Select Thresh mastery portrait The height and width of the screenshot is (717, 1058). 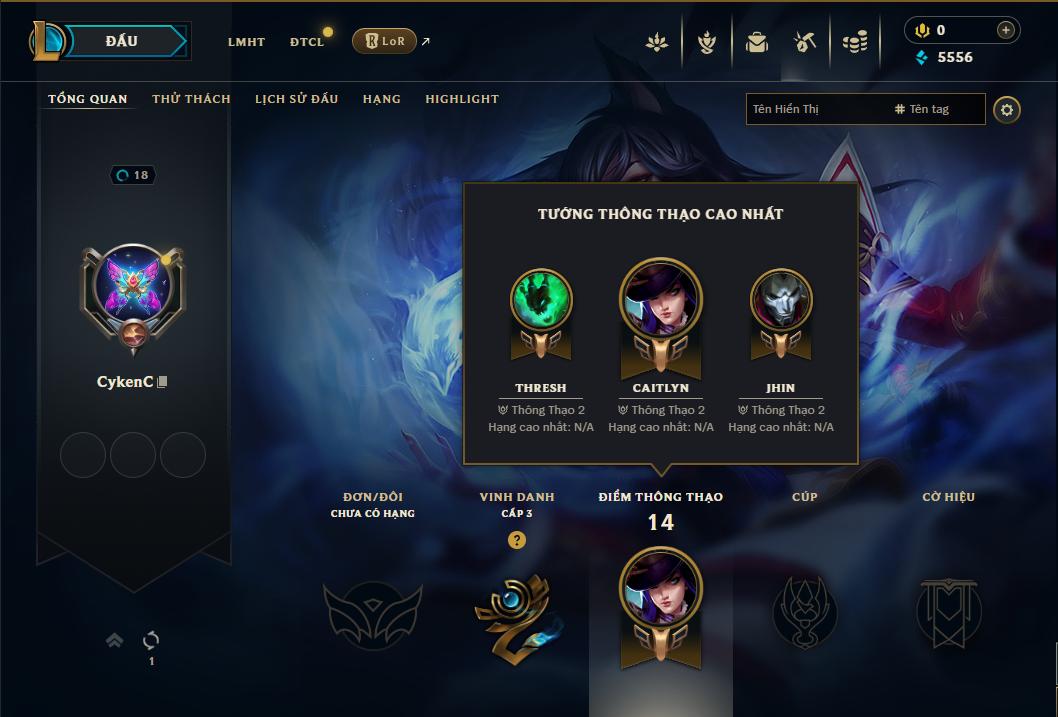pyautogui.click(x=541, y=300)
